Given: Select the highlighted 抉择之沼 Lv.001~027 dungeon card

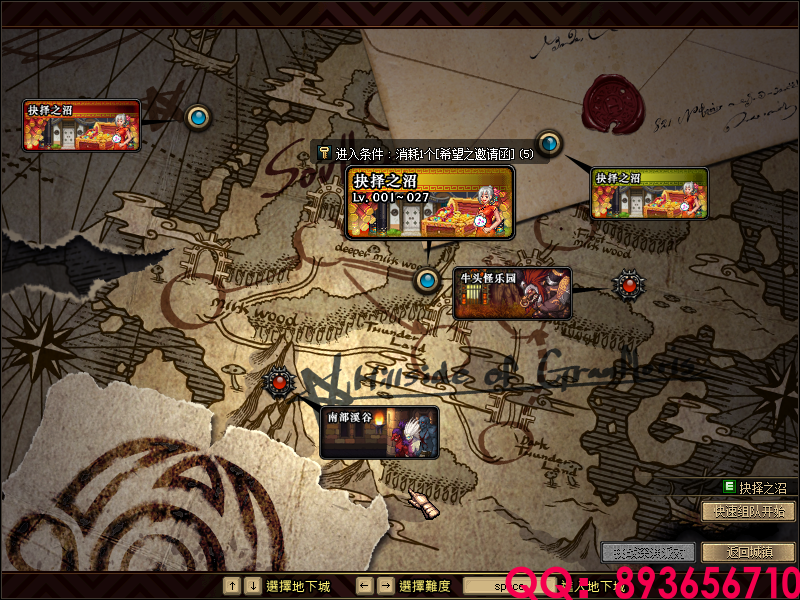Looking at the screenshot, I should coord(430,202).
